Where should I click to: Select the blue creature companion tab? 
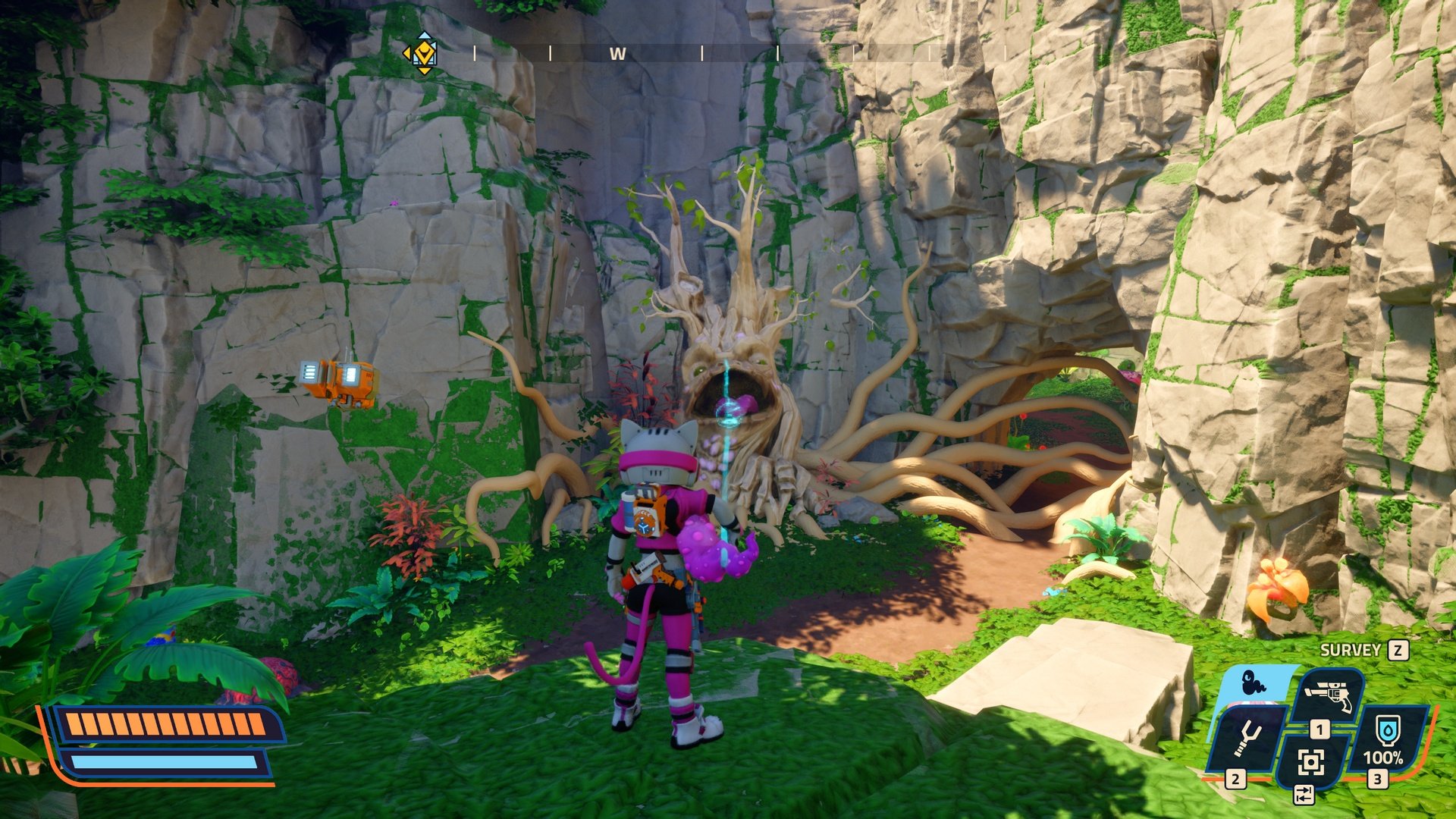(1254, 683)
